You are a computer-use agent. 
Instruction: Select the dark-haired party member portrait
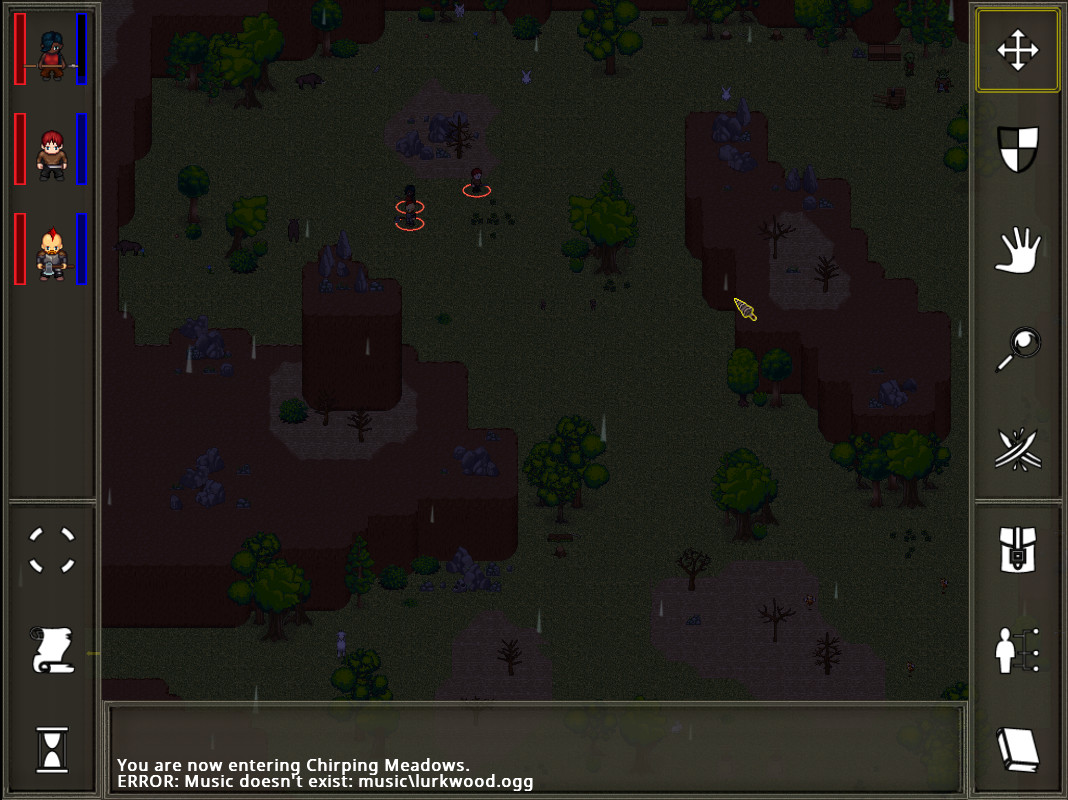51,54
